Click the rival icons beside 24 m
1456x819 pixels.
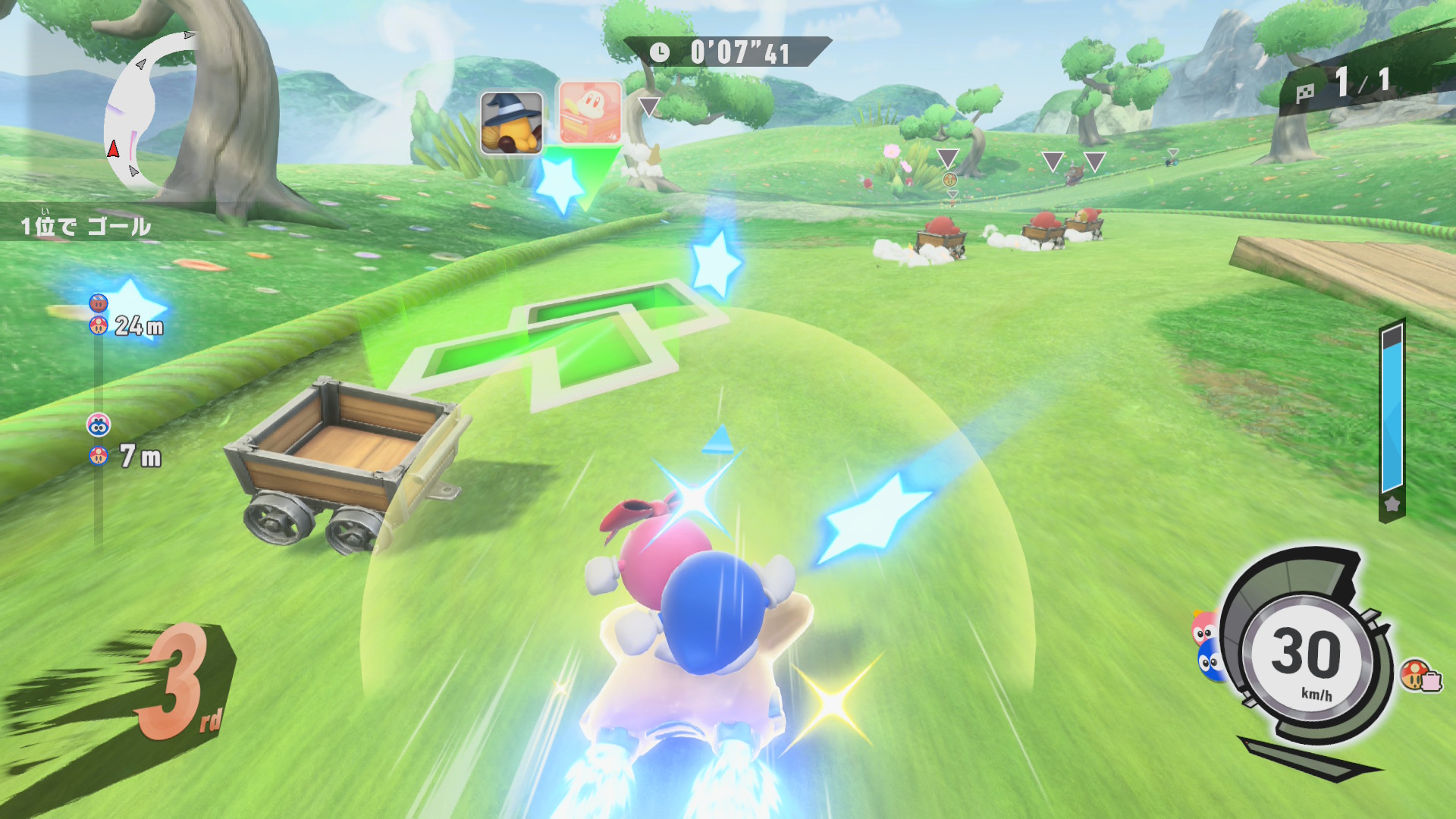tap(99, 315)
